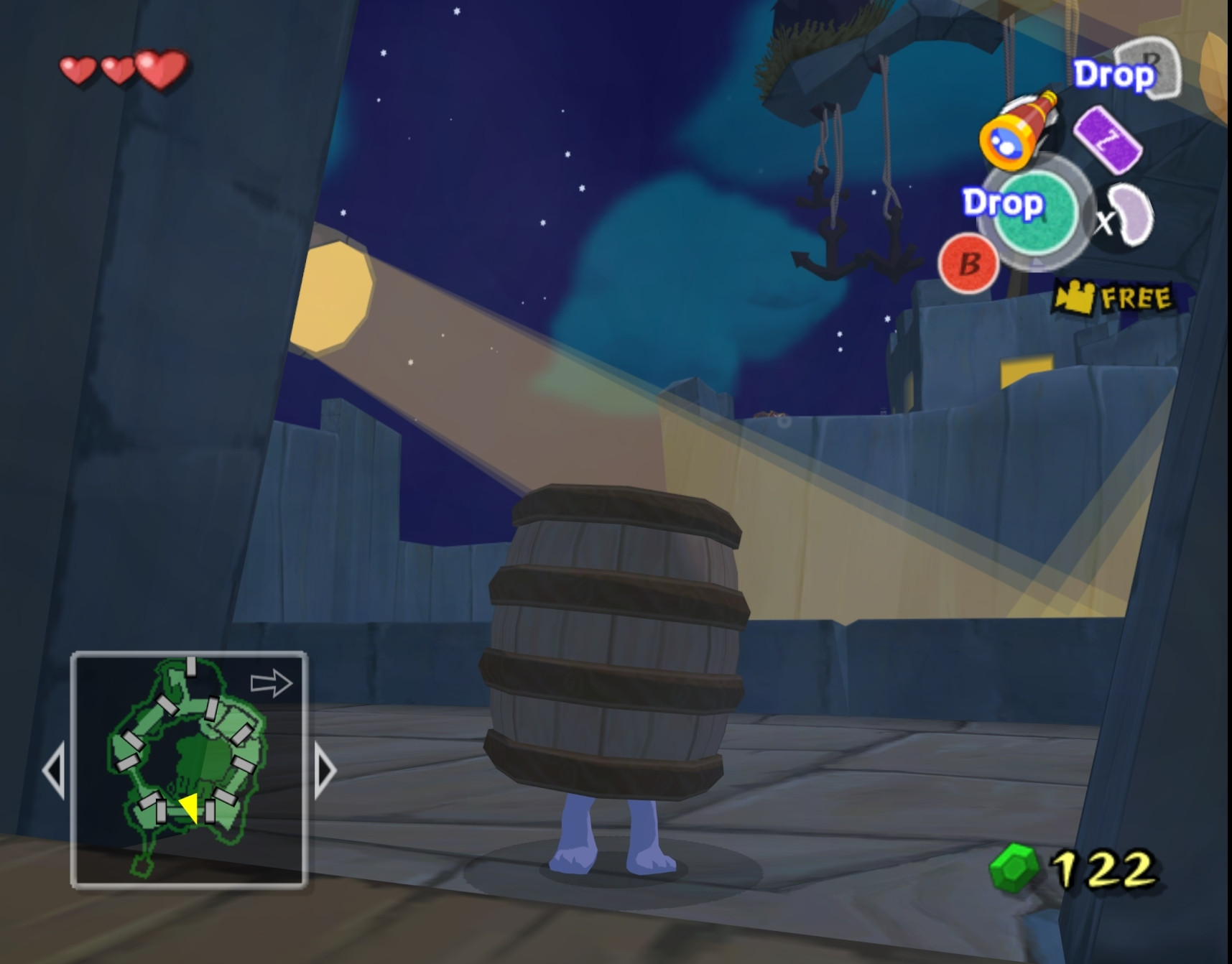Click the left arrow beside the minimap
The image size is (1232, 964).
[54, 769]
